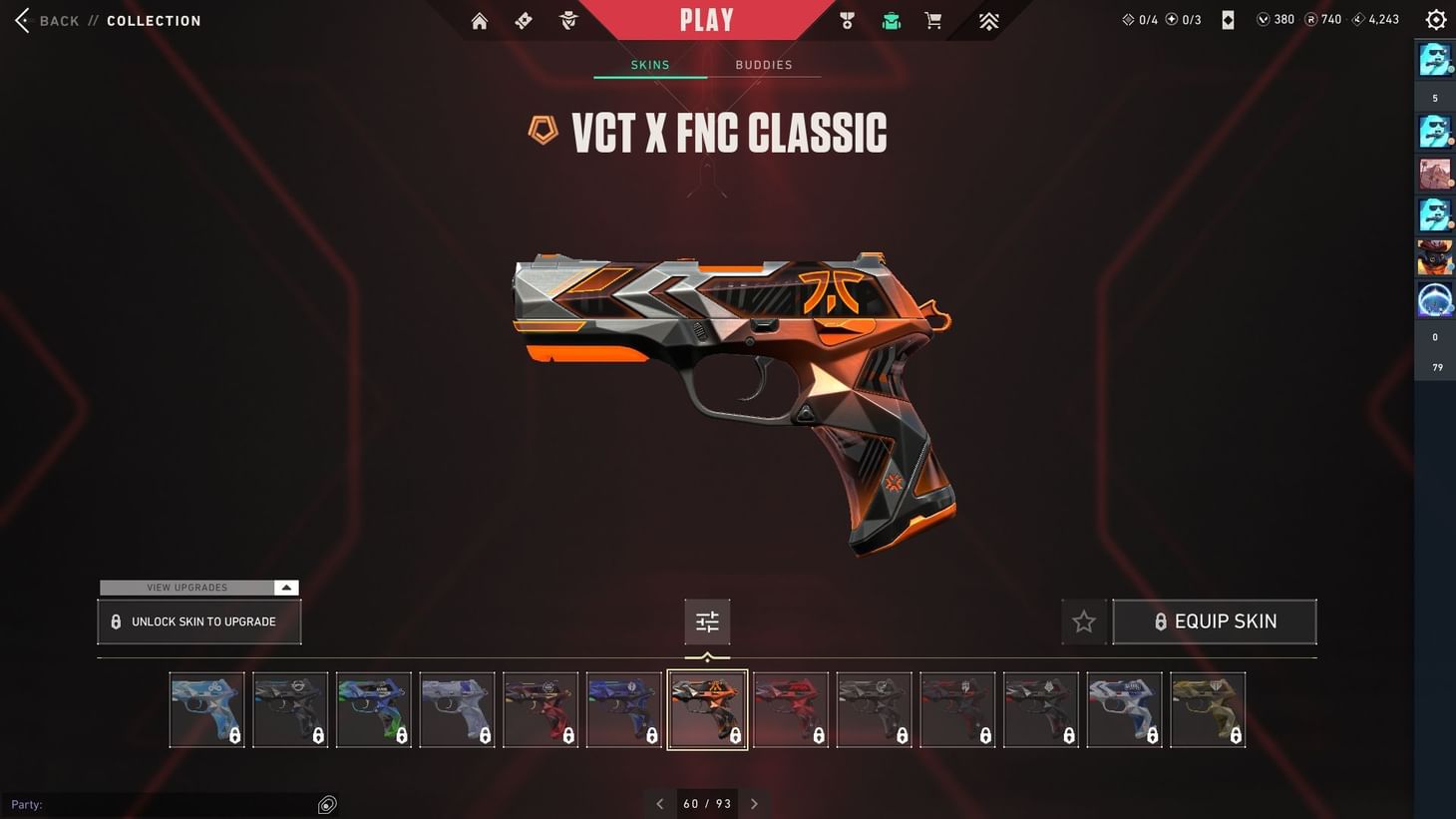Select the golden Classic skin thumbnail
The height and width of the screenshot is (819, 1456).
(x=1208, y=709)
